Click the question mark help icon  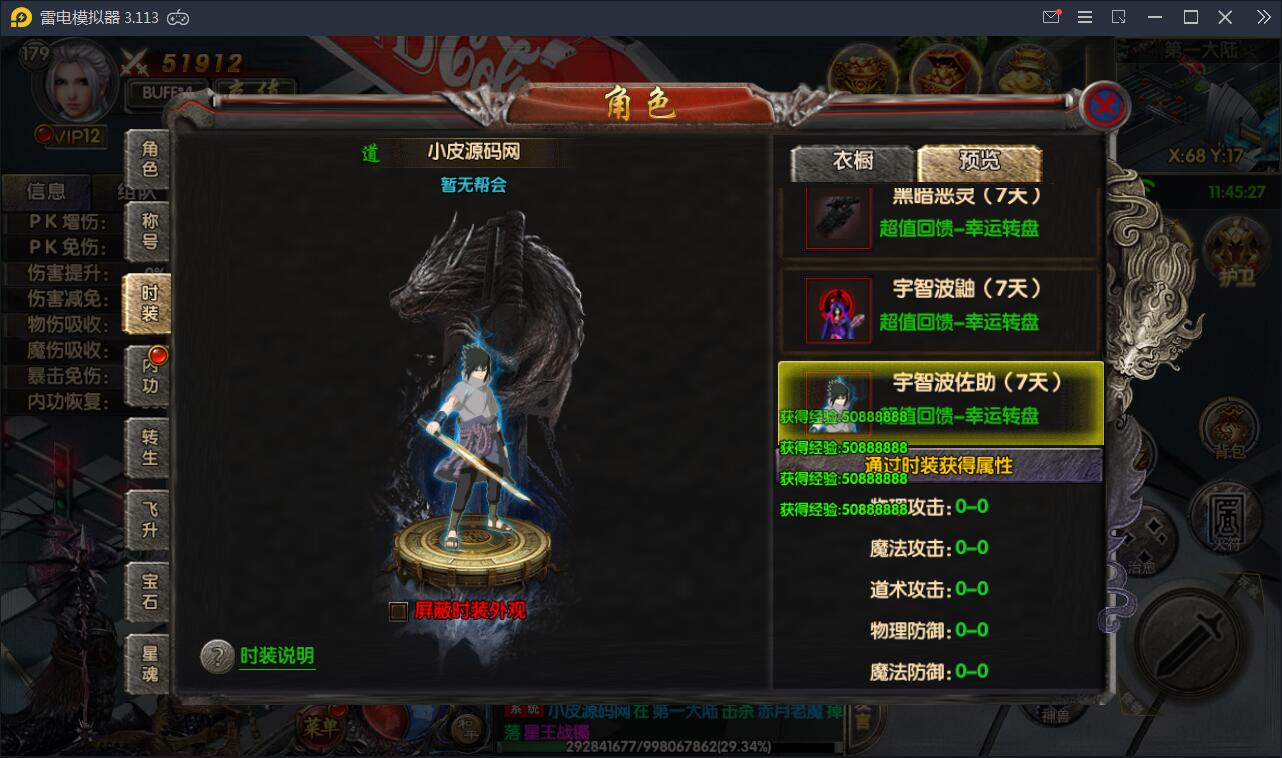217,658
